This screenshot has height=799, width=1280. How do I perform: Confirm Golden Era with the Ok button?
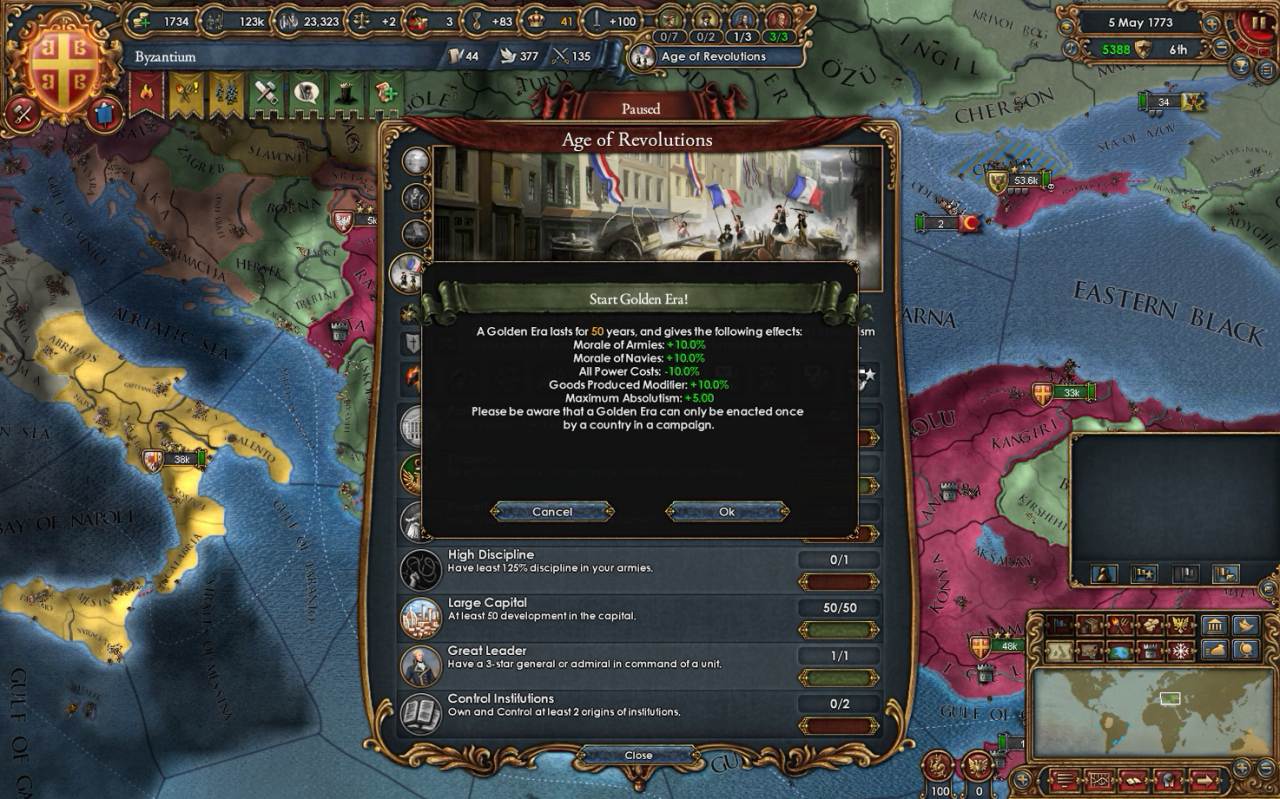tap(727, 511)
